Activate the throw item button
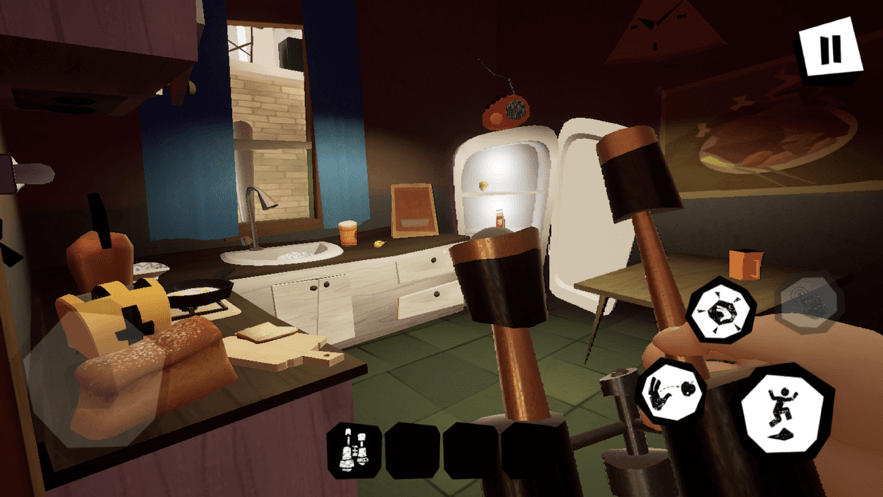Viewport: 883px width, 497px height. pyautogui.click(x=668, y=389)
